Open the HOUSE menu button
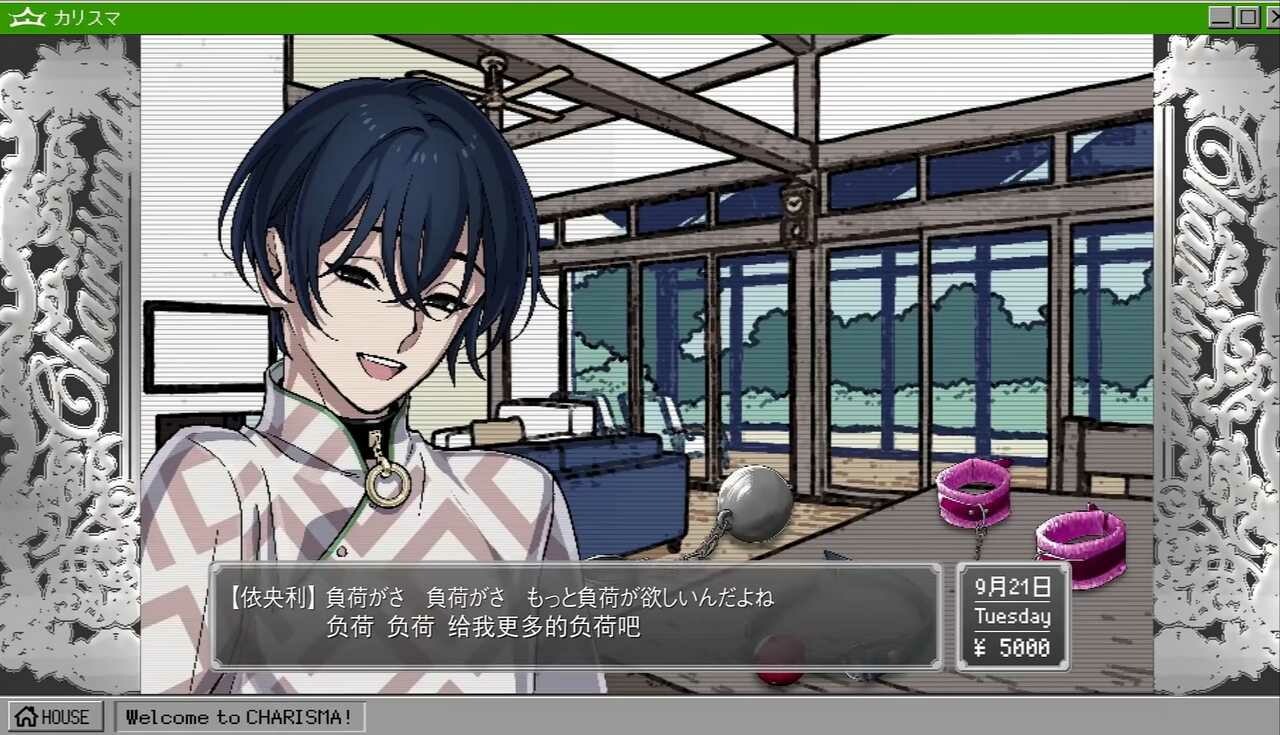This screenshot has width=1280, height=735. pyautogui.click(x=55, y=716)
